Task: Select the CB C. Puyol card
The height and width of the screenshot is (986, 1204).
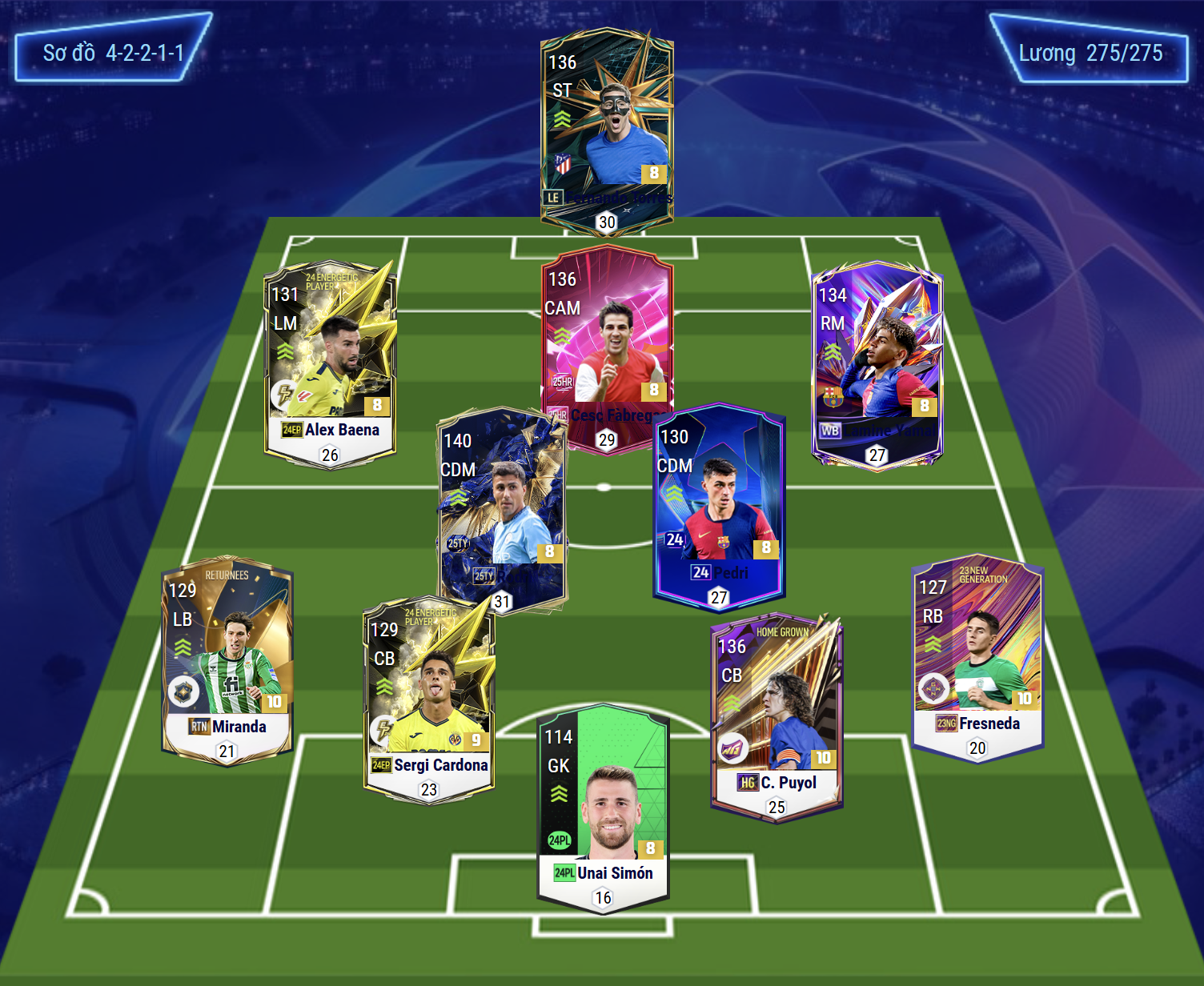Action: click(x=777, y=716)
